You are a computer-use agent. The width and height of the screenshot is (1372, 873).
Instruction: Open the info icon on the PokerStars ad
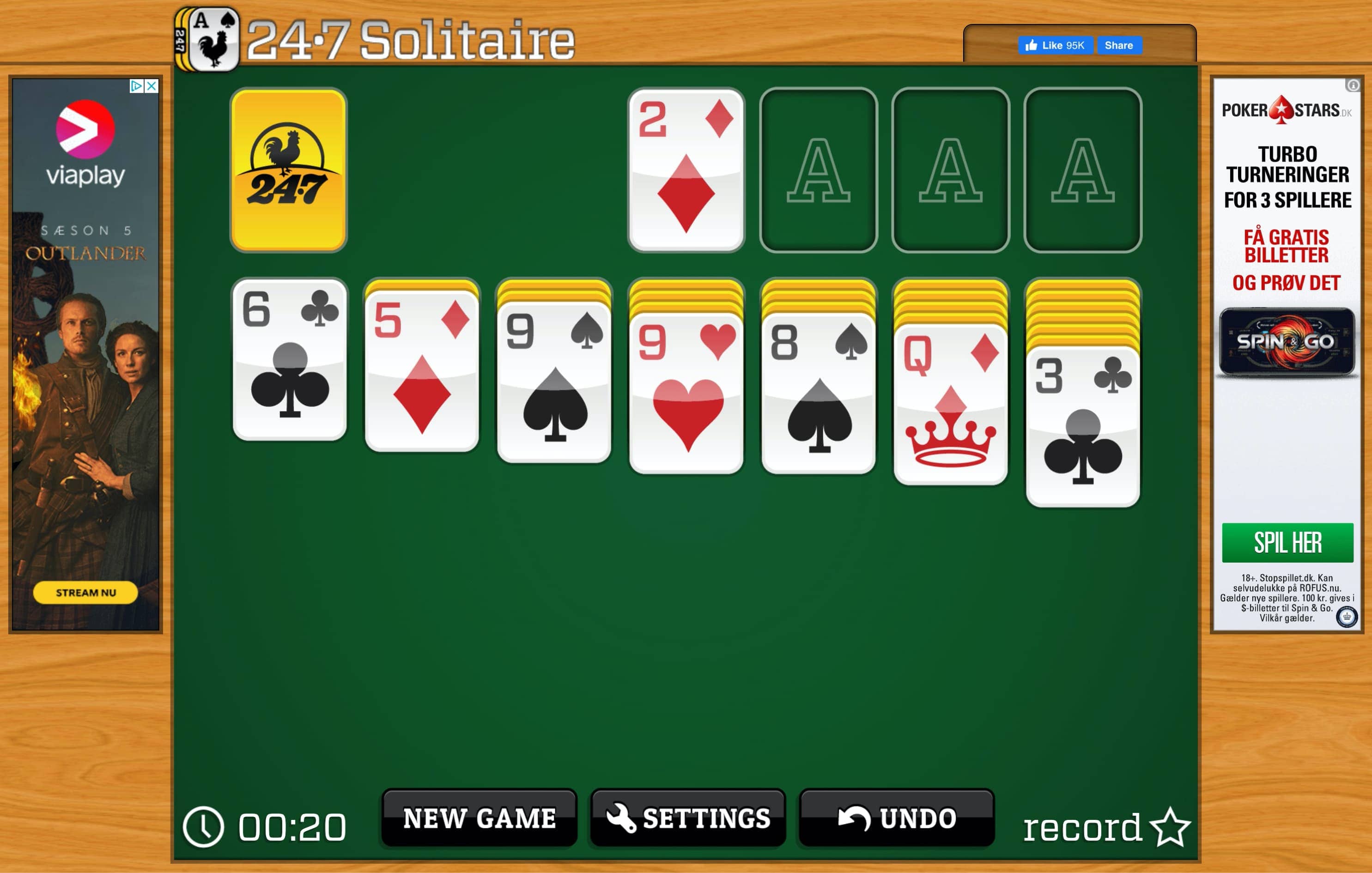pyautogui.click(x=1352, y=86)
